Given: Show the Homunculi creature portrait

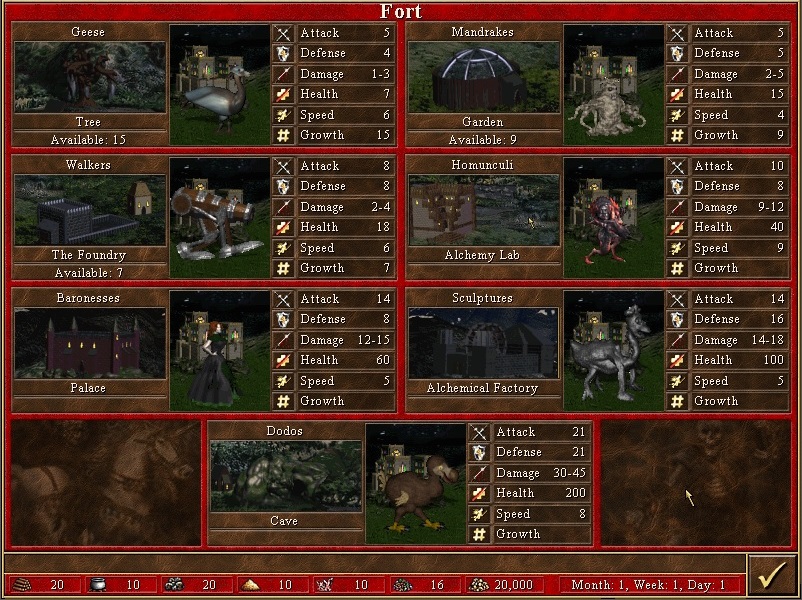Looking at the screenshot, I should pyautogui.click(x=613, y=217).
